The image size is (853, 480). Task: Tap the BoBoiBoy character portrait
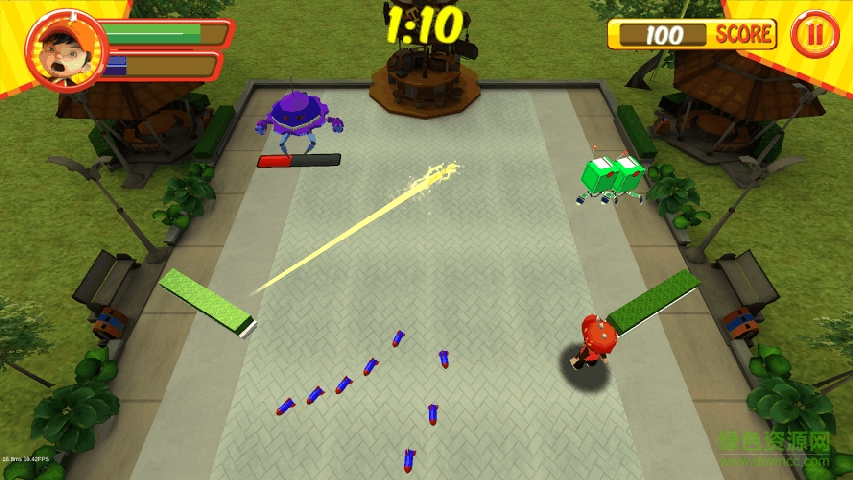(x=60, y=50)
